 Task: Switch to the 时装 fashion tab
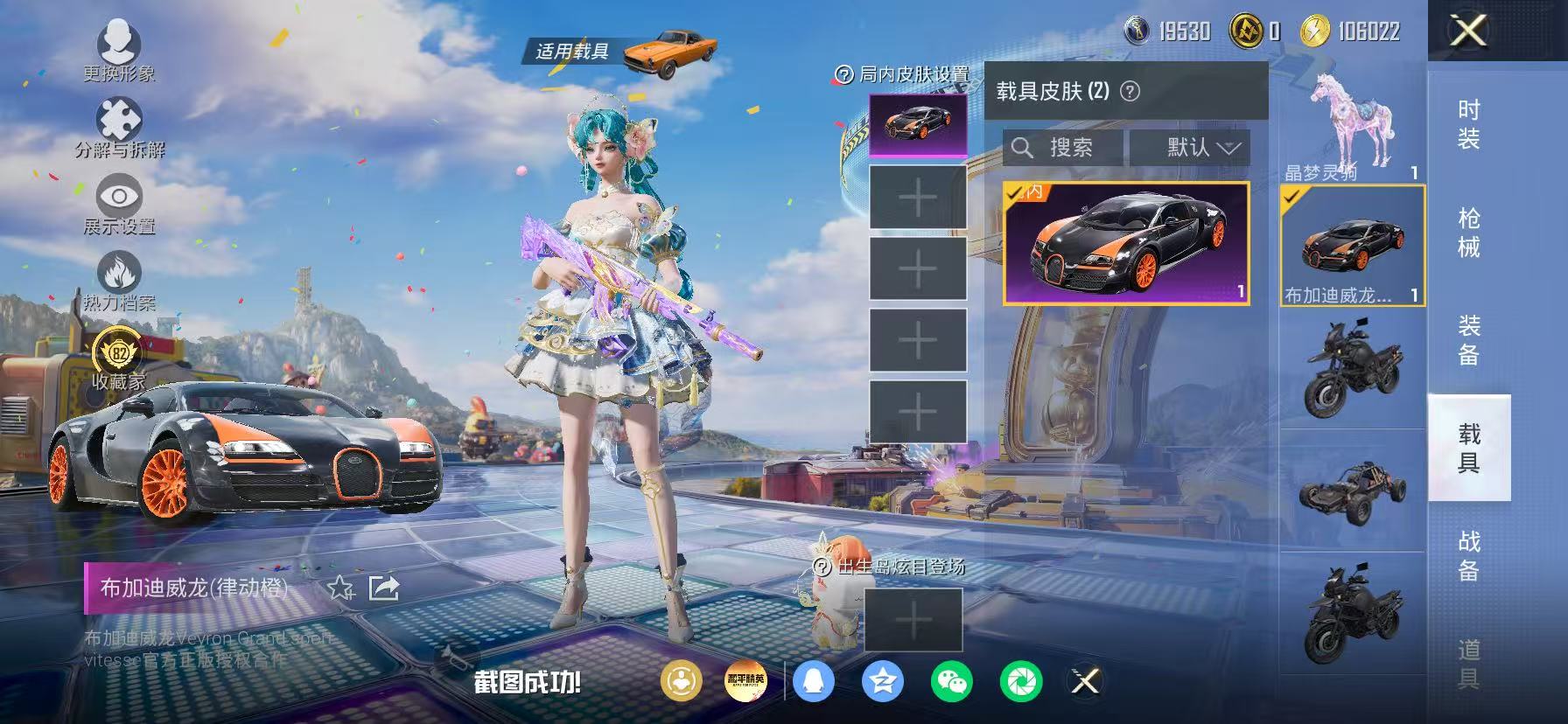[x=1469, y=122]
